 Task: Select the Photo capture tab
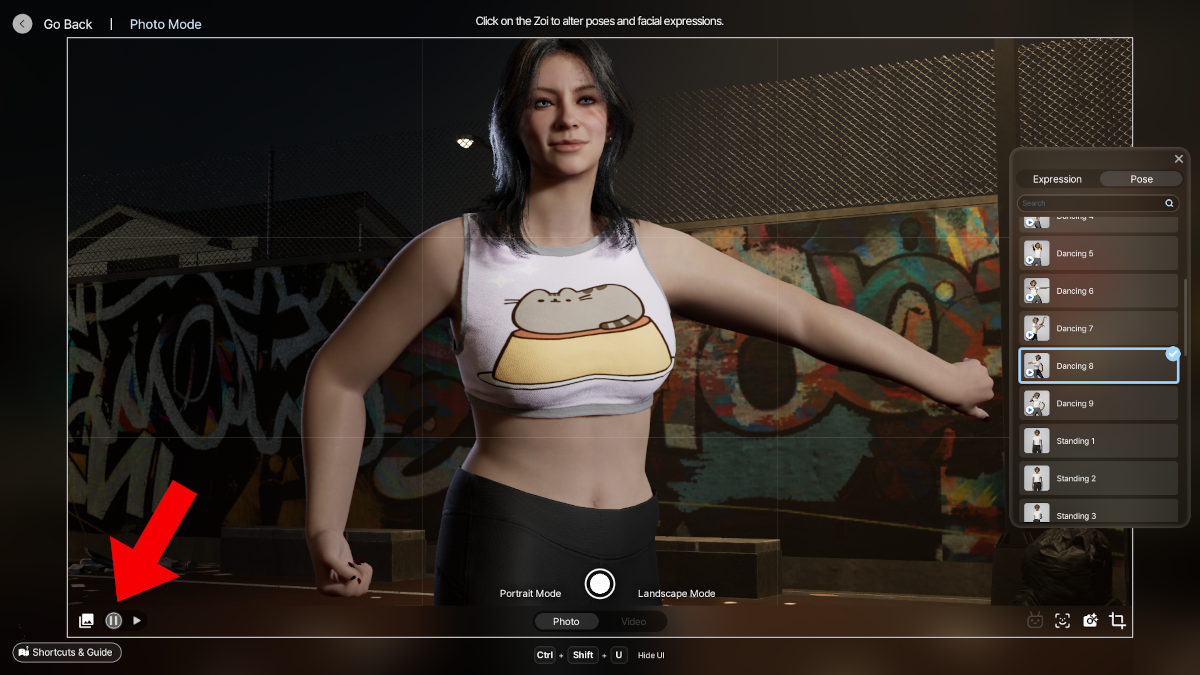click(566, 622)
